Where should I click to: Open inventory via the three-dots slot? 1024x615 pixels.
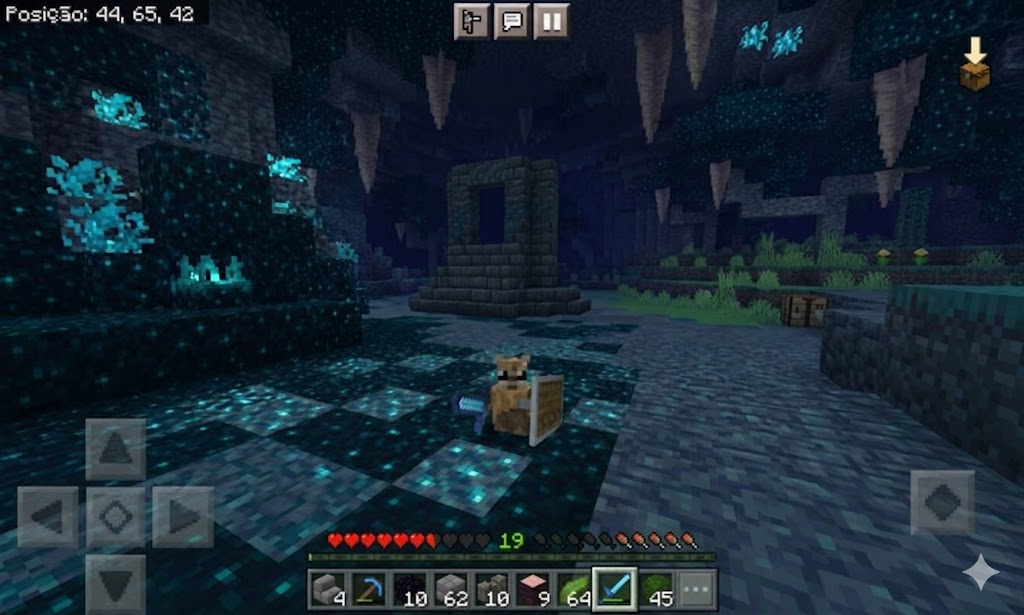click(x=696, y=587)
